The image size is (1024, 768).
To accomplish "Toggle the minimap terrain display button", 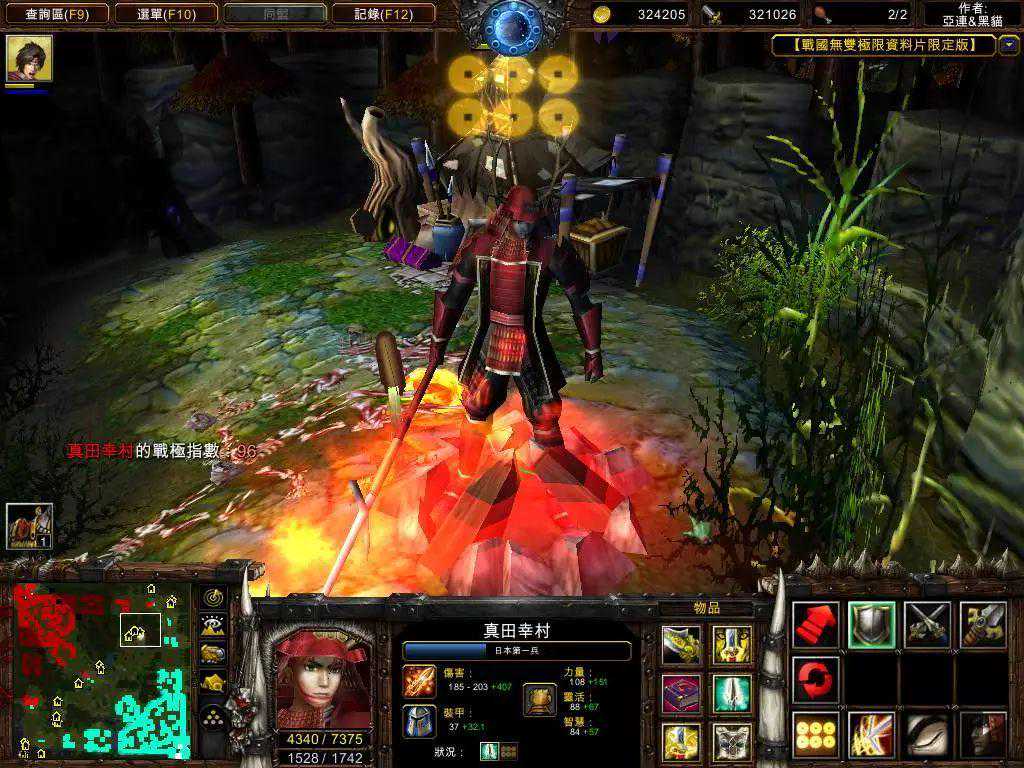I will (213, 625).
